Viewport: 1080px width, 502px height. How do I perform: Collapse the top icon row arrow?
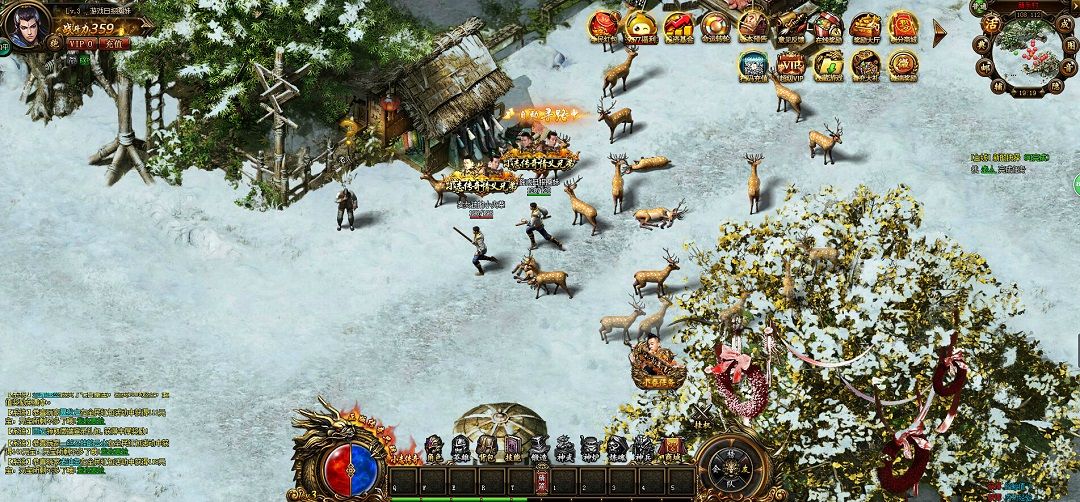(x=940, y=33)
